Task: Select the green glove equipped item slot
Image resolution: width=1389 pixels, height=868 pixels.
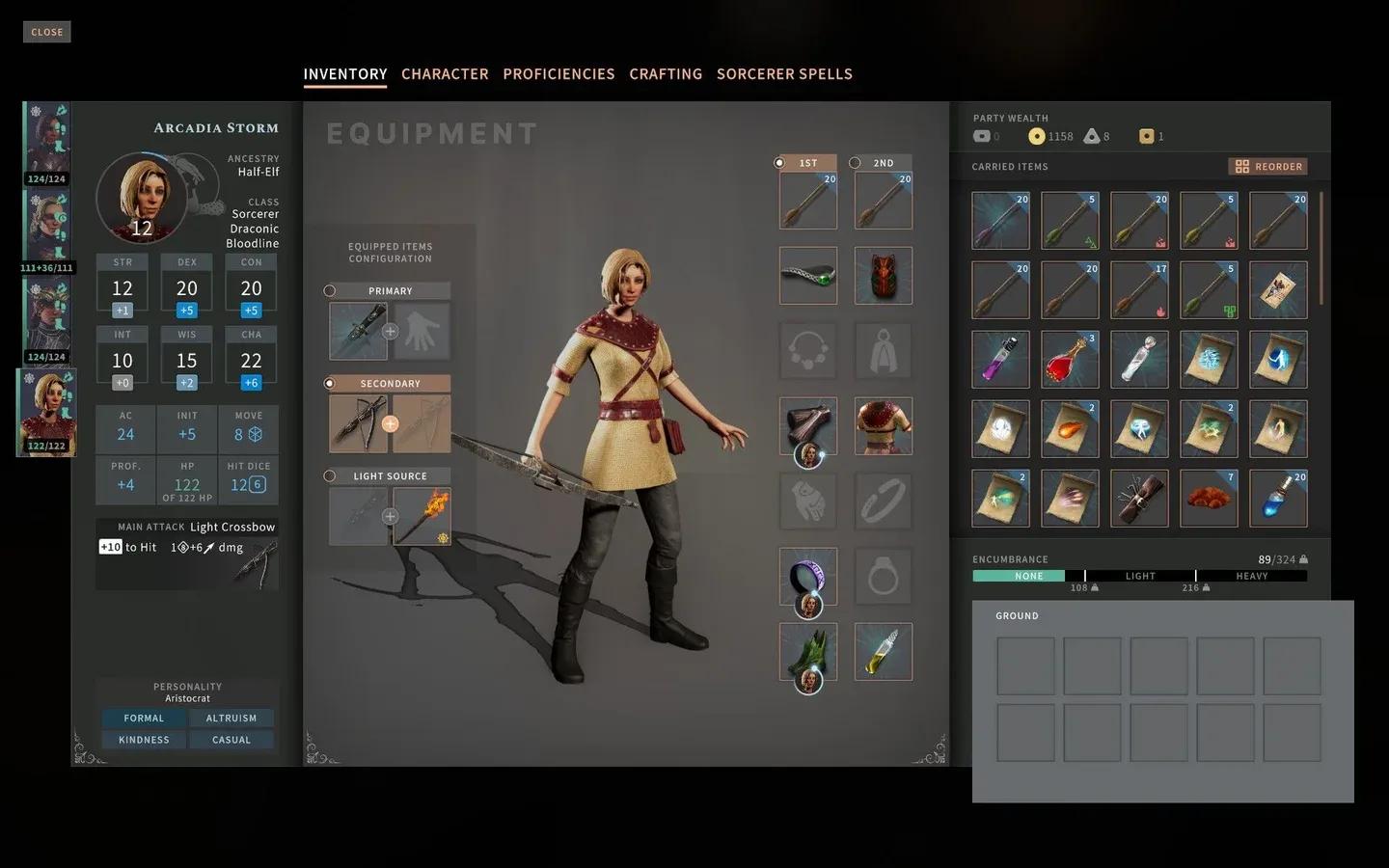Action: pos(808,652)
